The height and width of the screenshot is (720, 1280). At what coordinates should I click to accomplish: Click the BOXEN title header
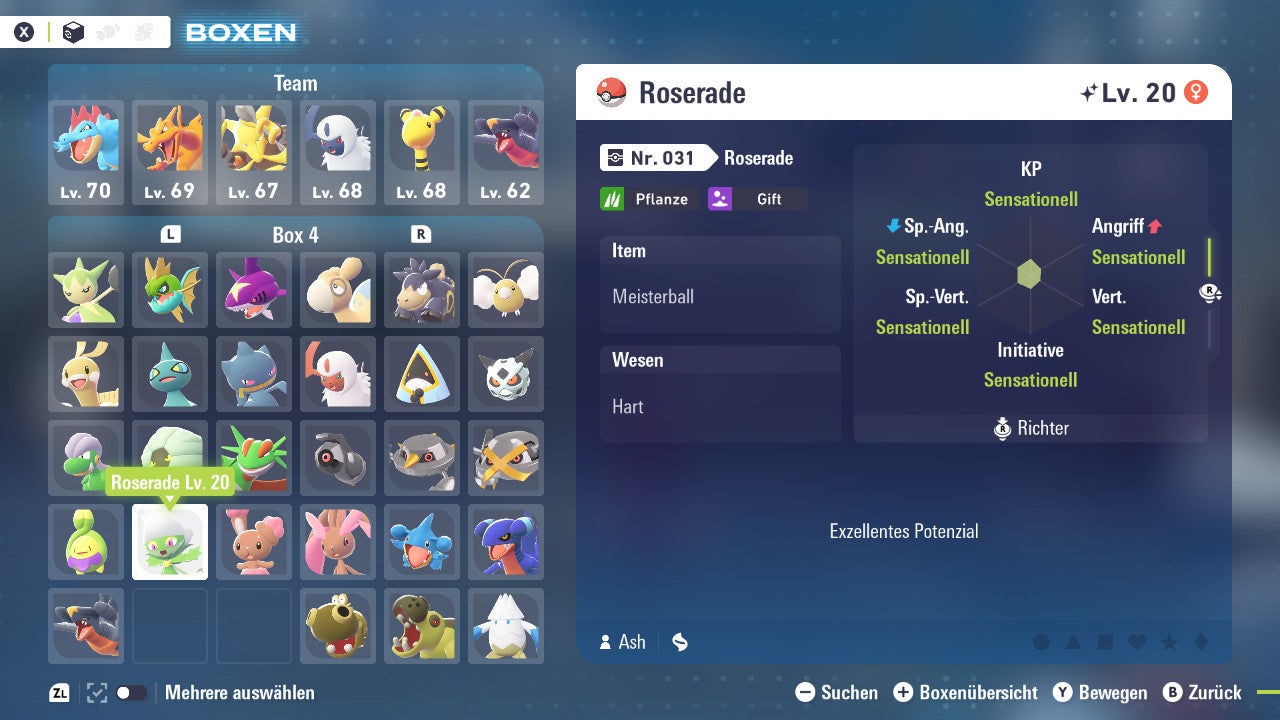pyautogui.click(x=239, y=31)
